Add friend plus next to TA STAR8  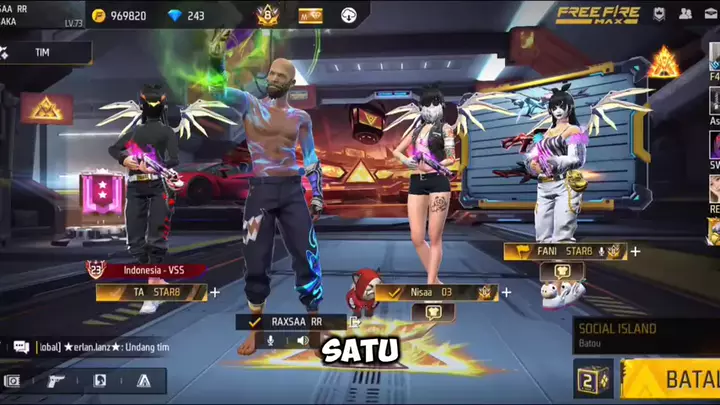pyautogui.click(x=215, y=292)
